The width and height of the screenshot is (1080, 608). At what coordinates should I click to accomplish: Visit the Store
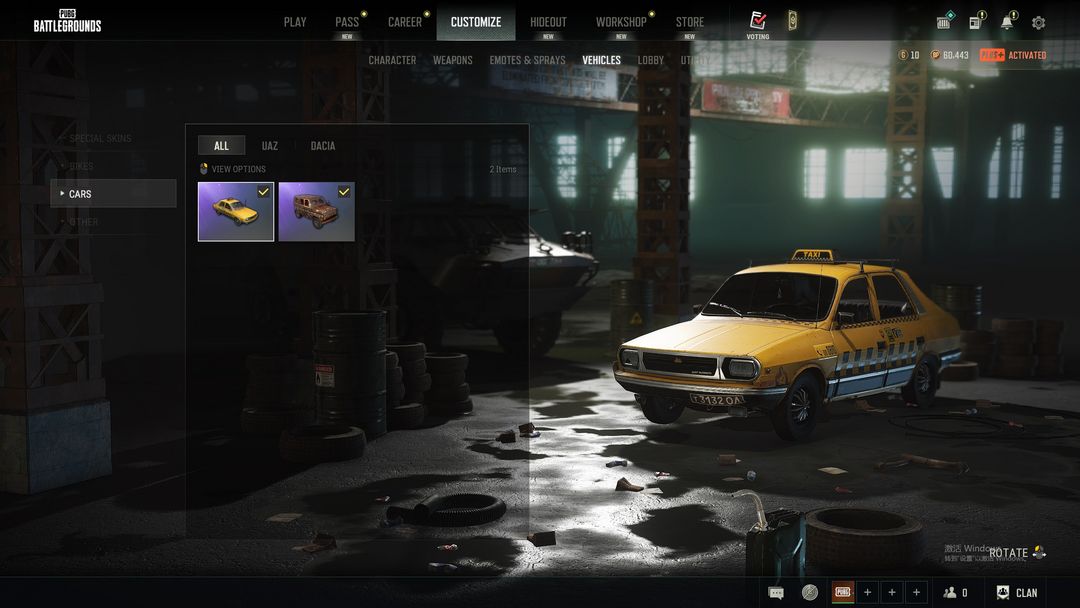[689, 22]
